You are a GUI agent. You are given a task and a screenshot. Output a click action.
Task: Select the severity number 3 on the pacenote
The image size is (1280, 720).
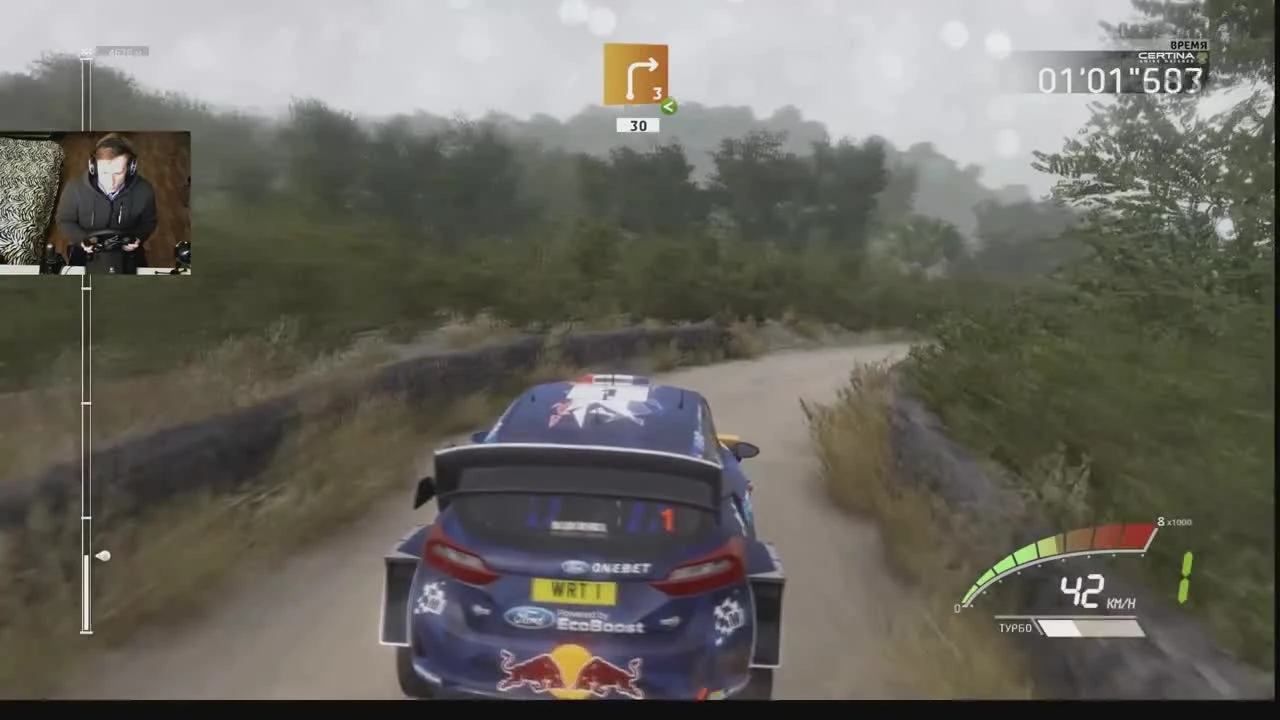(x=657, y=93)
